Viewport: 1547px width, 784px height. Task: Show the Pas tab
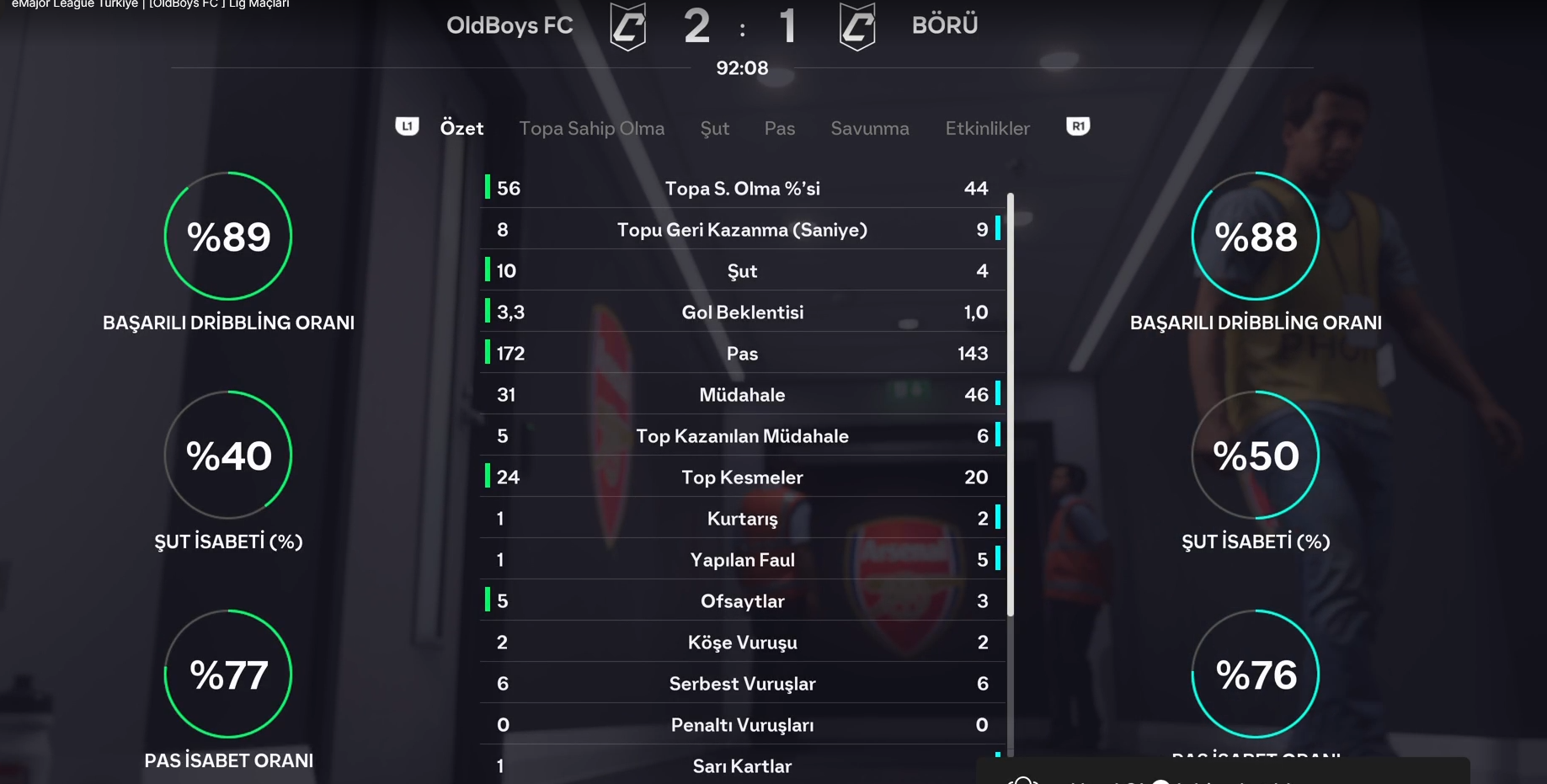779,128
